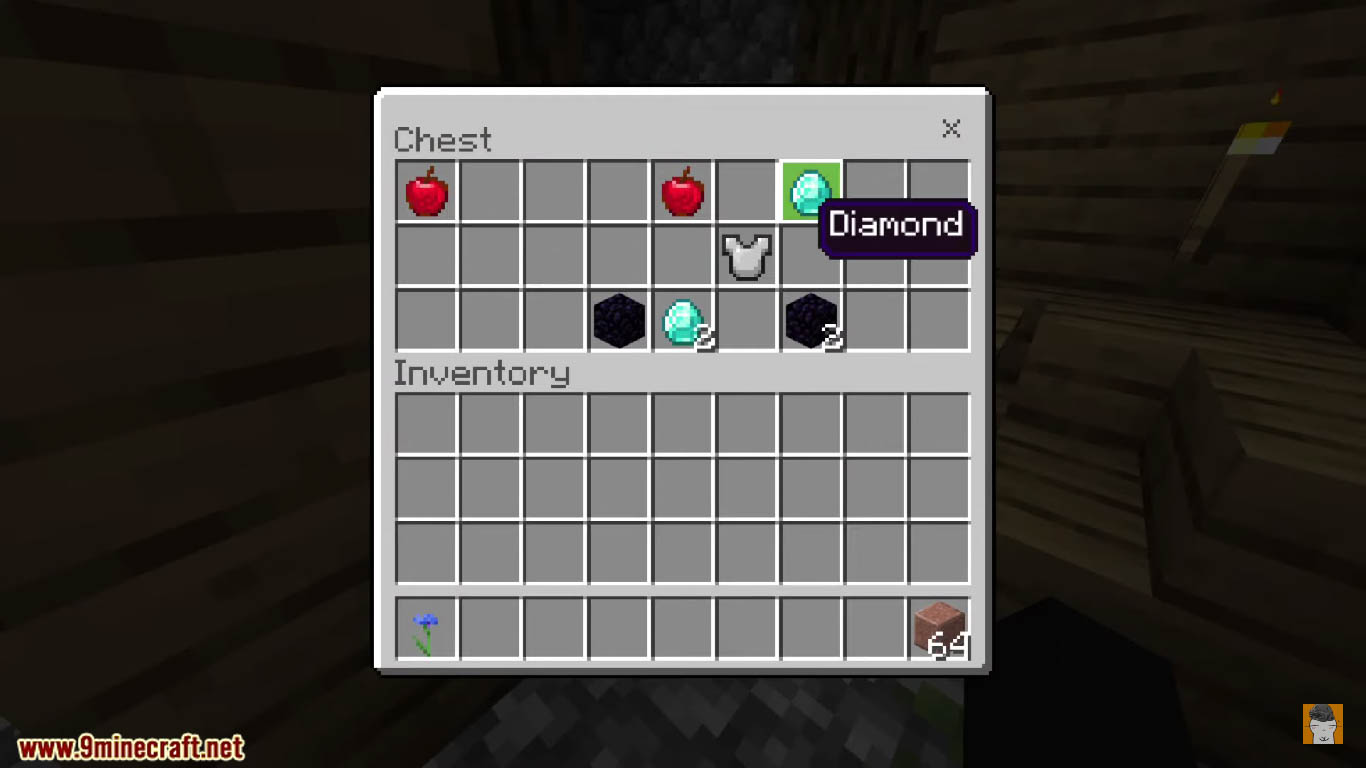The image size is (1366, 768).
Task: Grab the second apple in the chest's top row
Action: 682,193
